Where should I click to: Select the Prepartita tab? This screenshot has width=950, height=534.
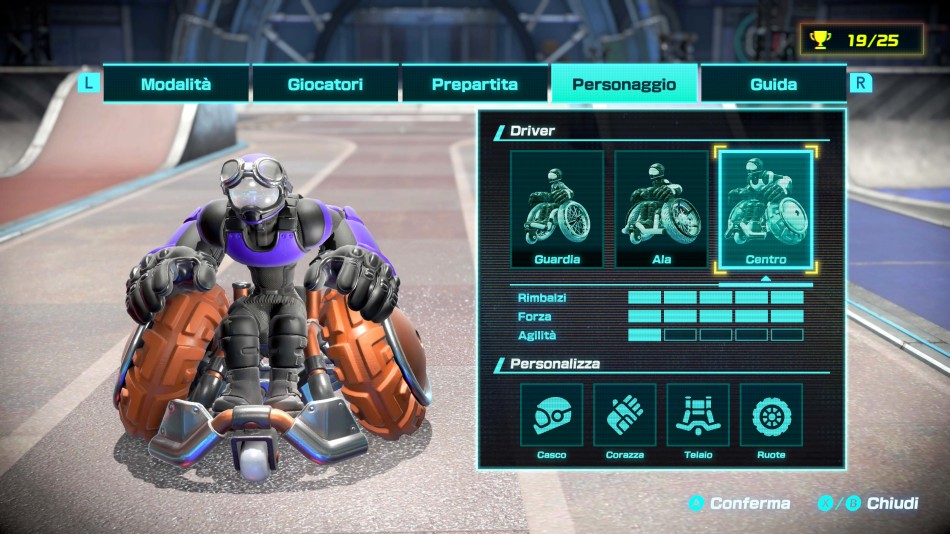point(475,84)
